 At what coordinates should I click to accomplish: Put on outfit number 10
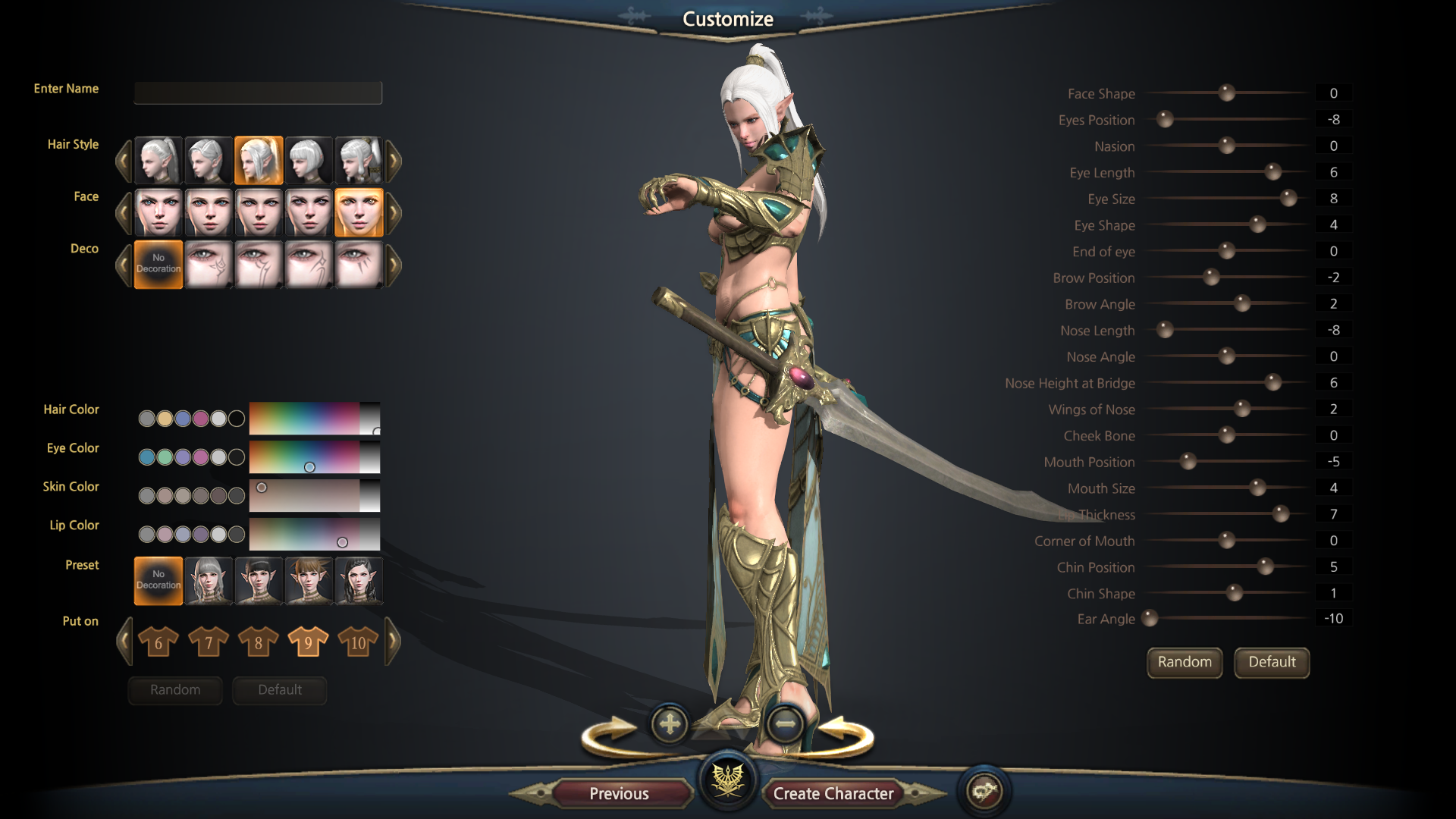click(358, 642)
